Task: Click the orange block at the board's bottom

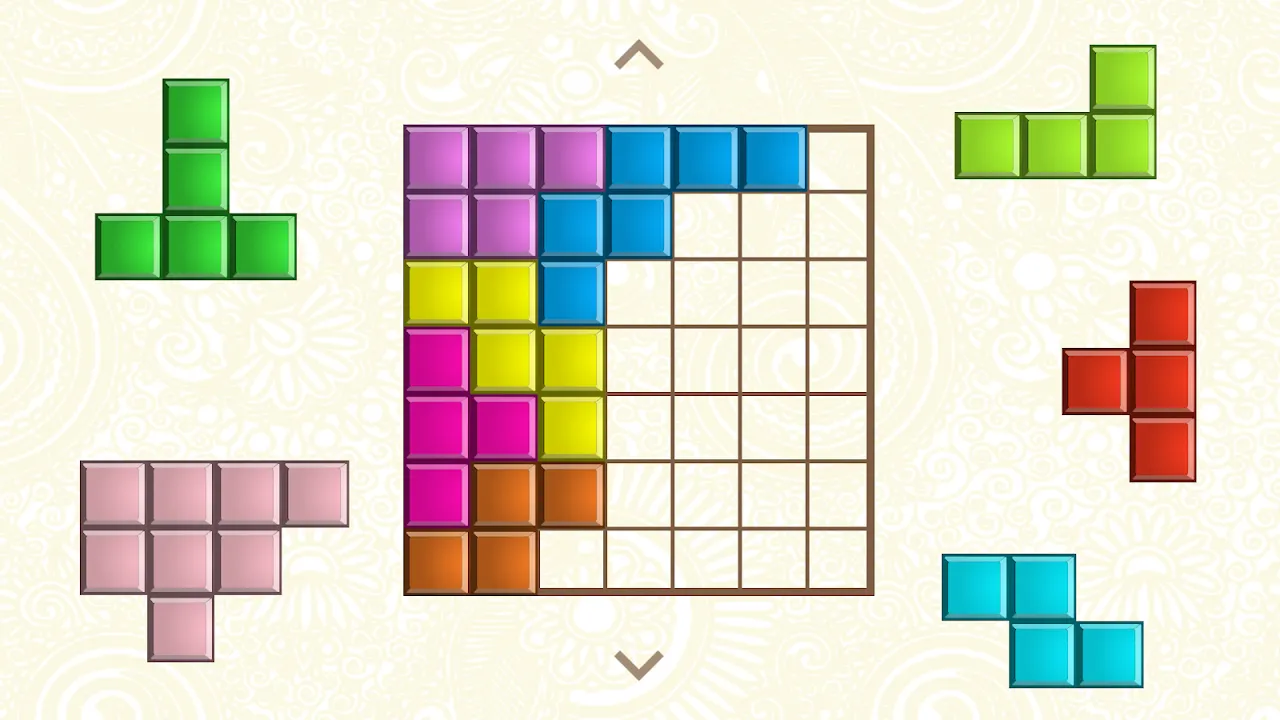Action: pyautogui.click(x=437, y=560)
